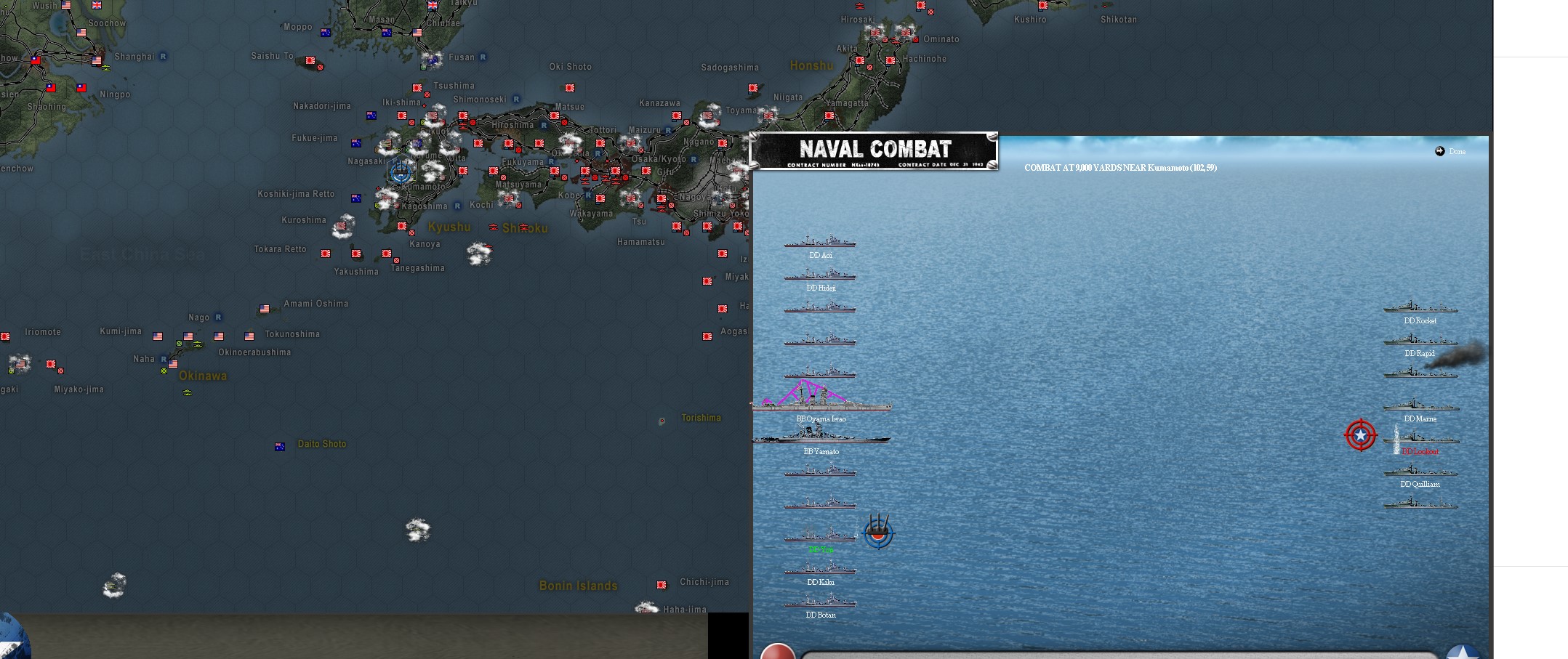Click the red crosshair targeting reticle

(1360, 435)
